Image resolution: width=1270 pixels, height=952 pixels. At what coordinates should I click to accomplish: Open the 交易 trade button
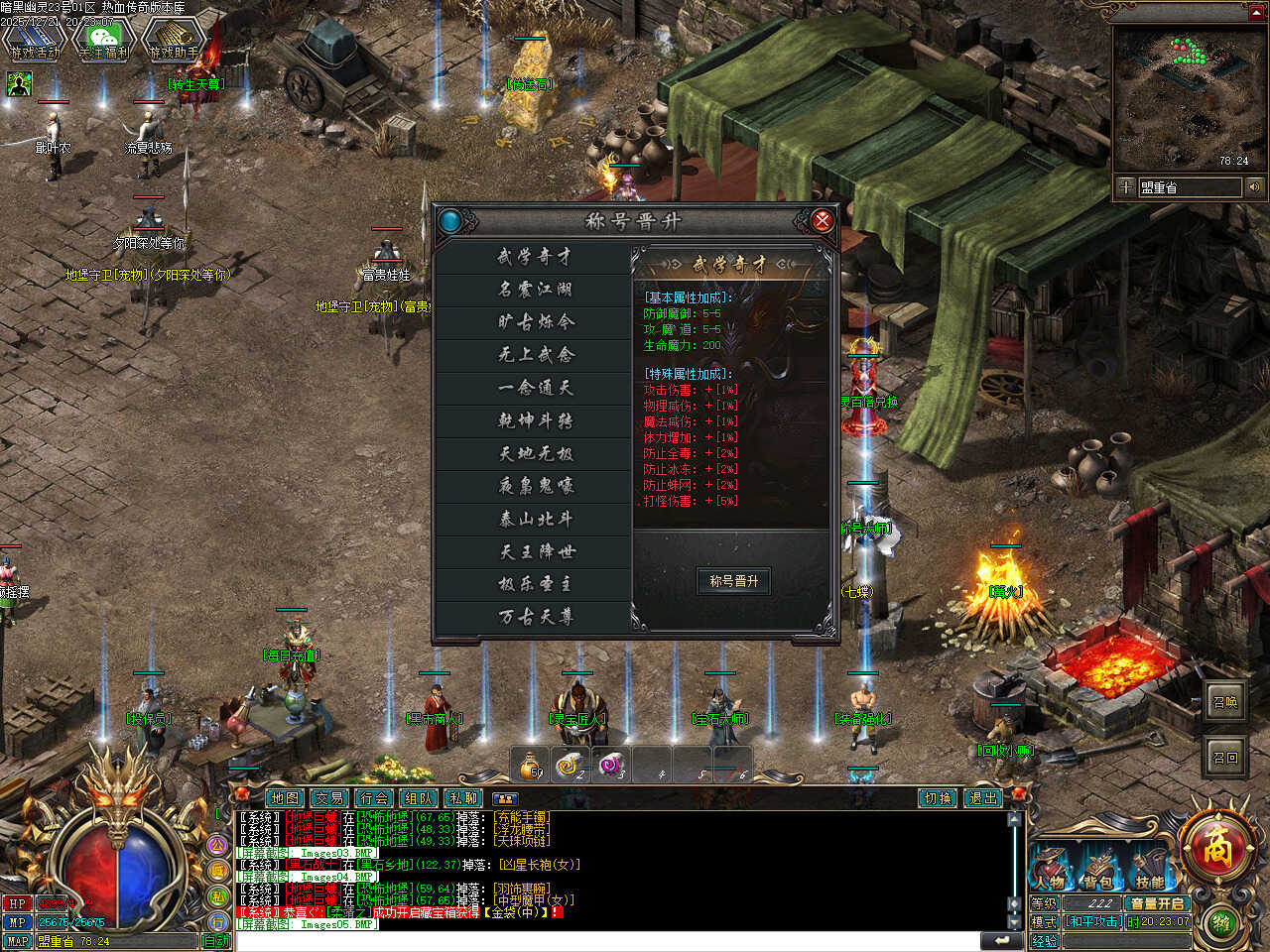329,797
